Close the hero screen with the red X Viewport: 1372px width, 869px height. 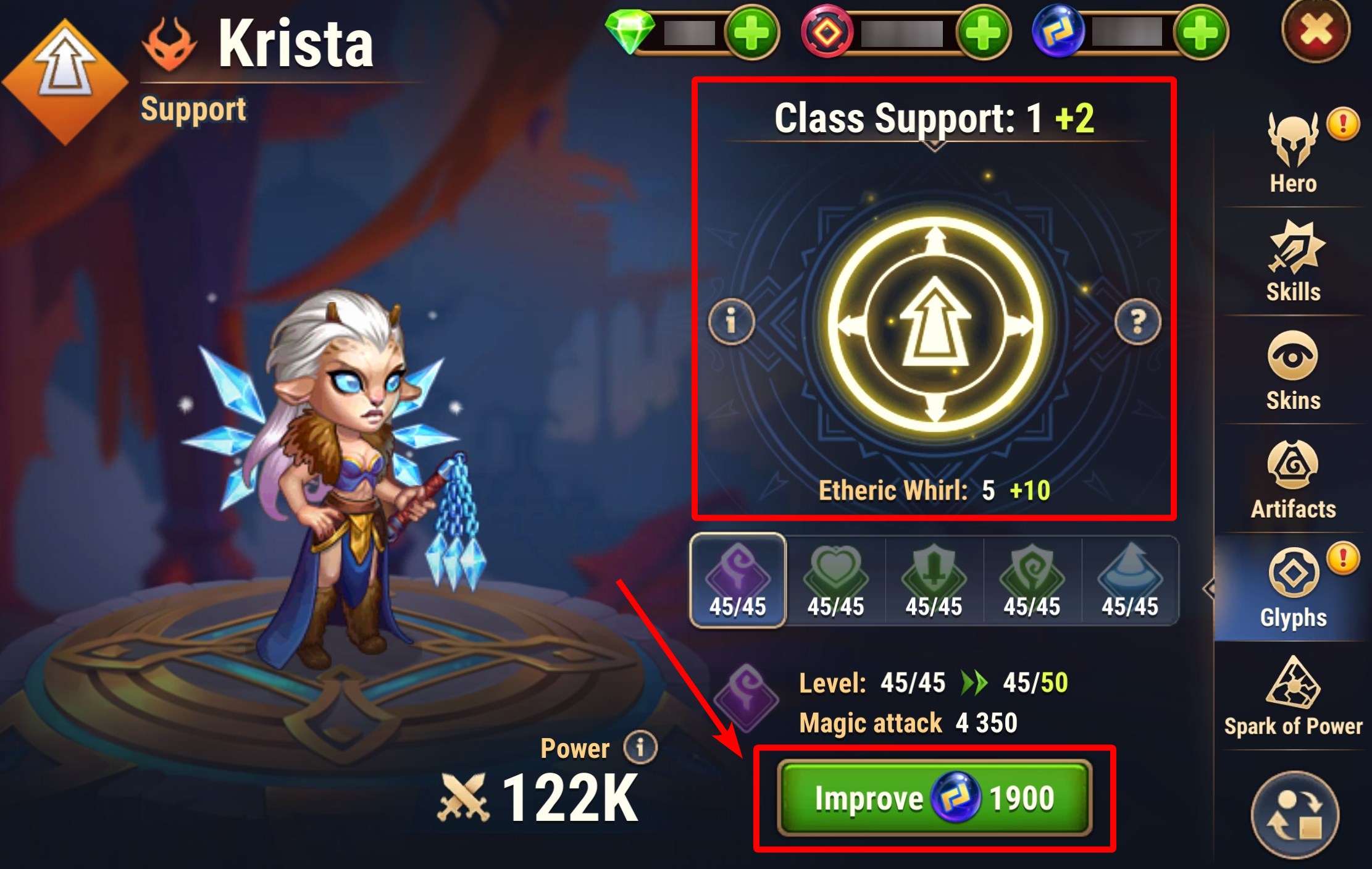(x=1315, y=30)
